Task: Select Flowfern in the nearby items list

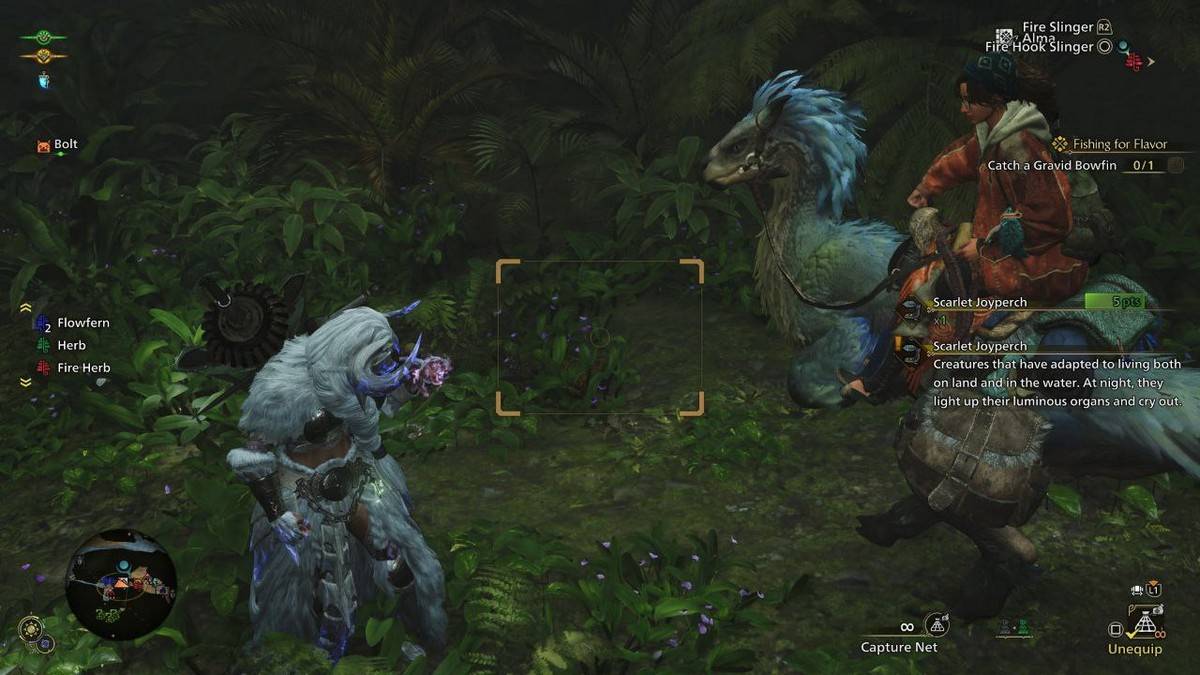Action: (83, 324)
